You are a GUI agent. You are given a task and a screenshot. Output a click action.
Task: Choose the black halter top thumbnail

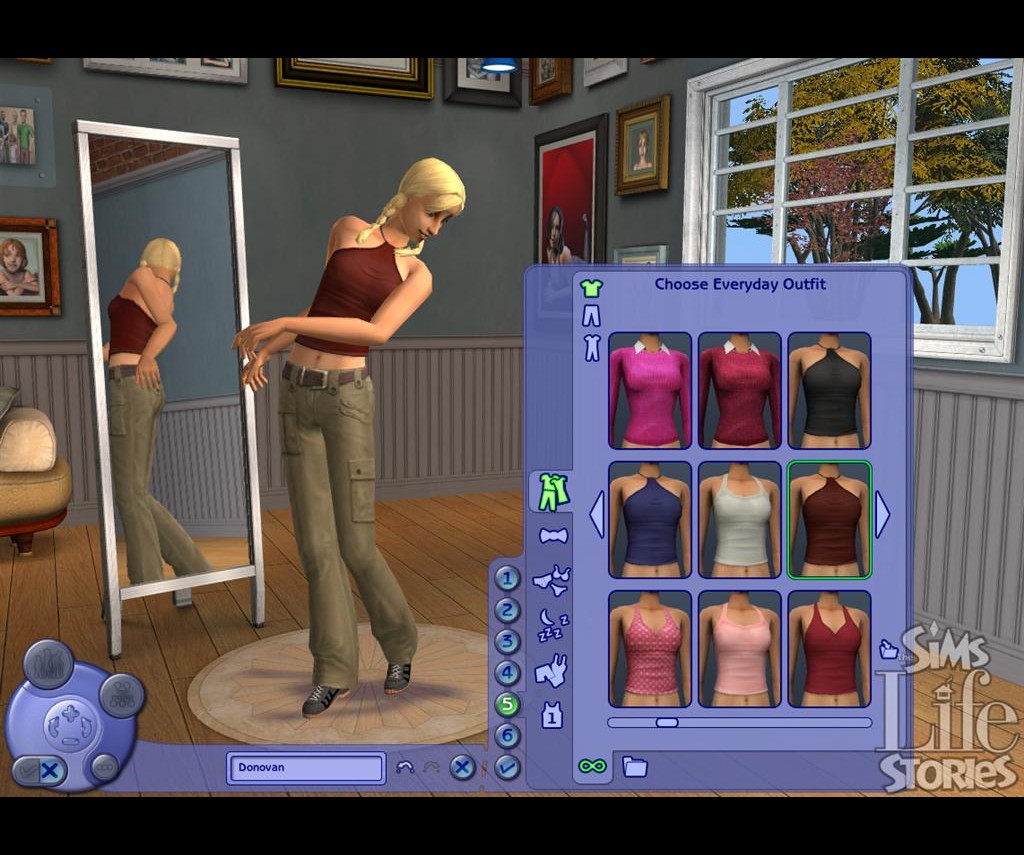[x=829, y=390]
